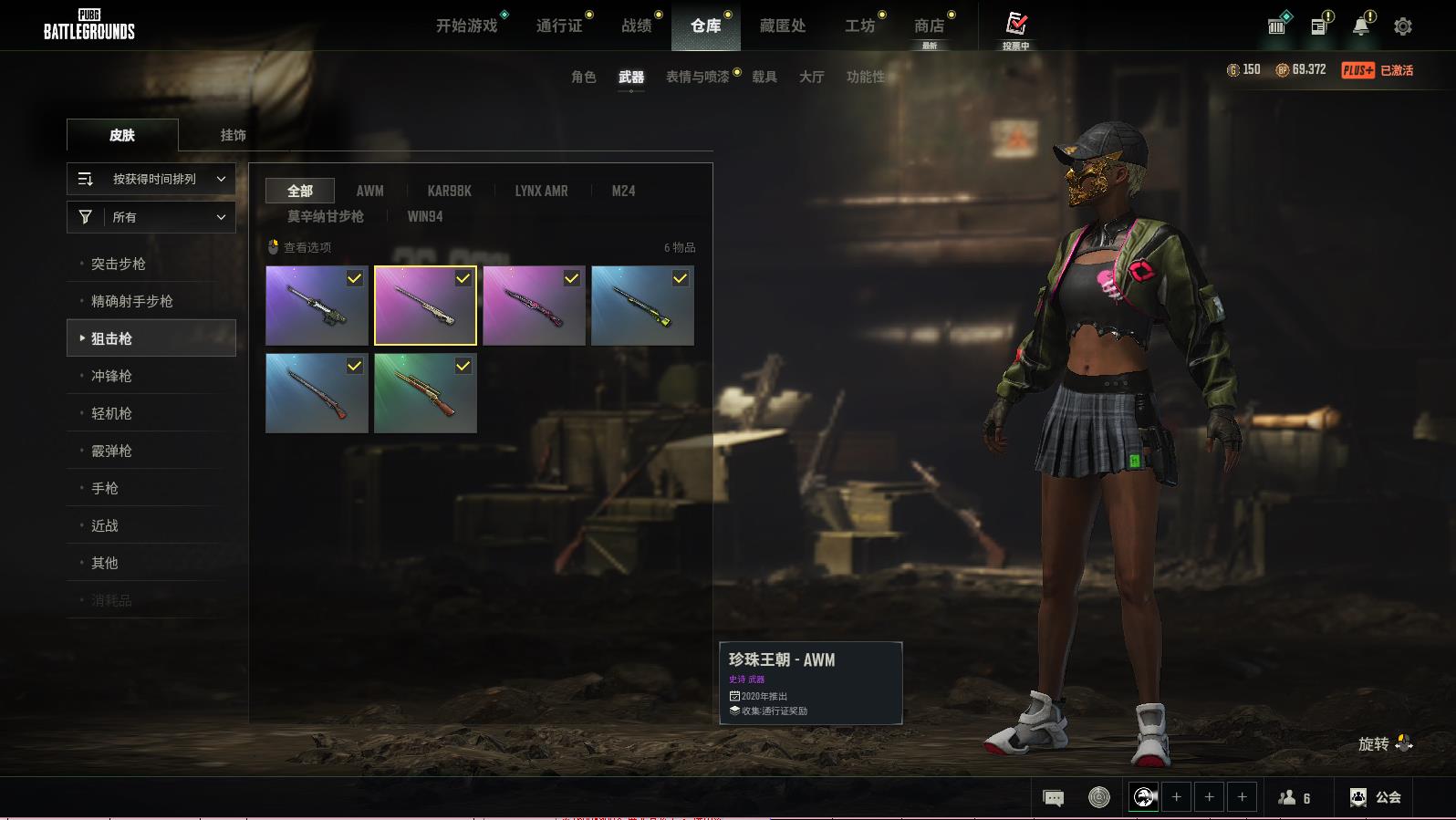1456x820 pixels.
Task: Choose the 突击步枪 assault rifle category
Action: [x=119, y=264]
